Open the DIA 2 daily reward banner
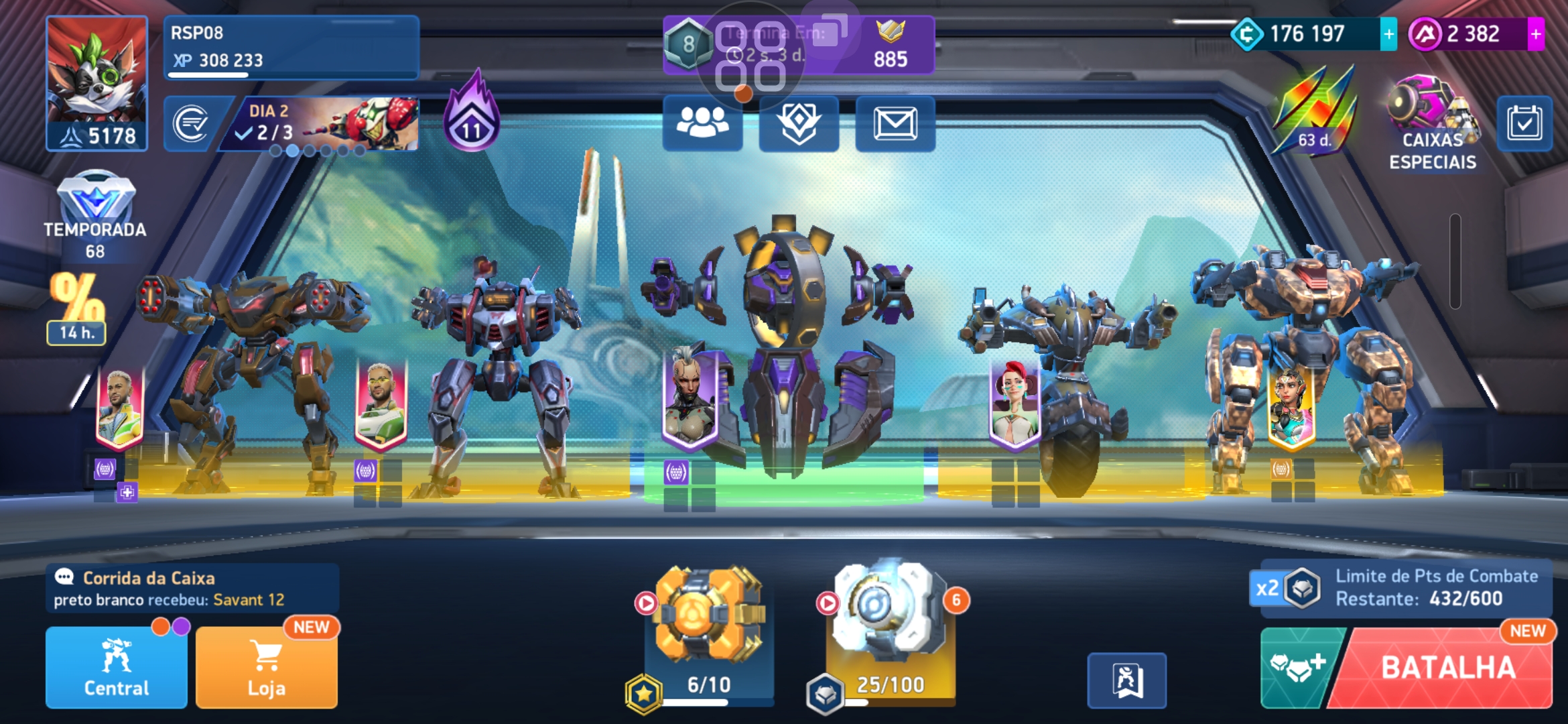The width and height of the screenshot is (1568, 724). coord(326,123)
